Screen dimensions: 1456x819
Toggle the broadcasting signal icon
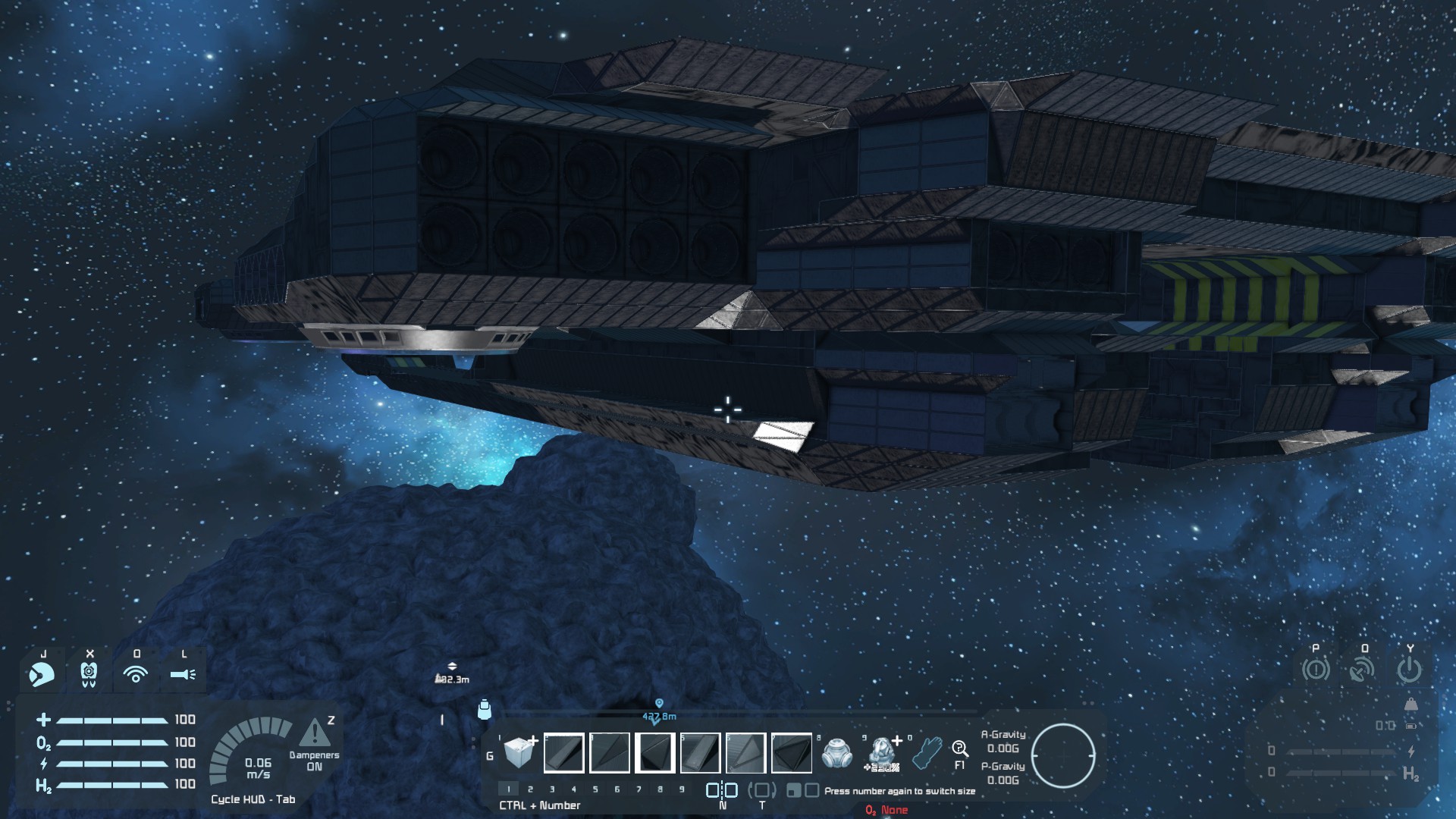pyautogui.click(x=136, y=673)
